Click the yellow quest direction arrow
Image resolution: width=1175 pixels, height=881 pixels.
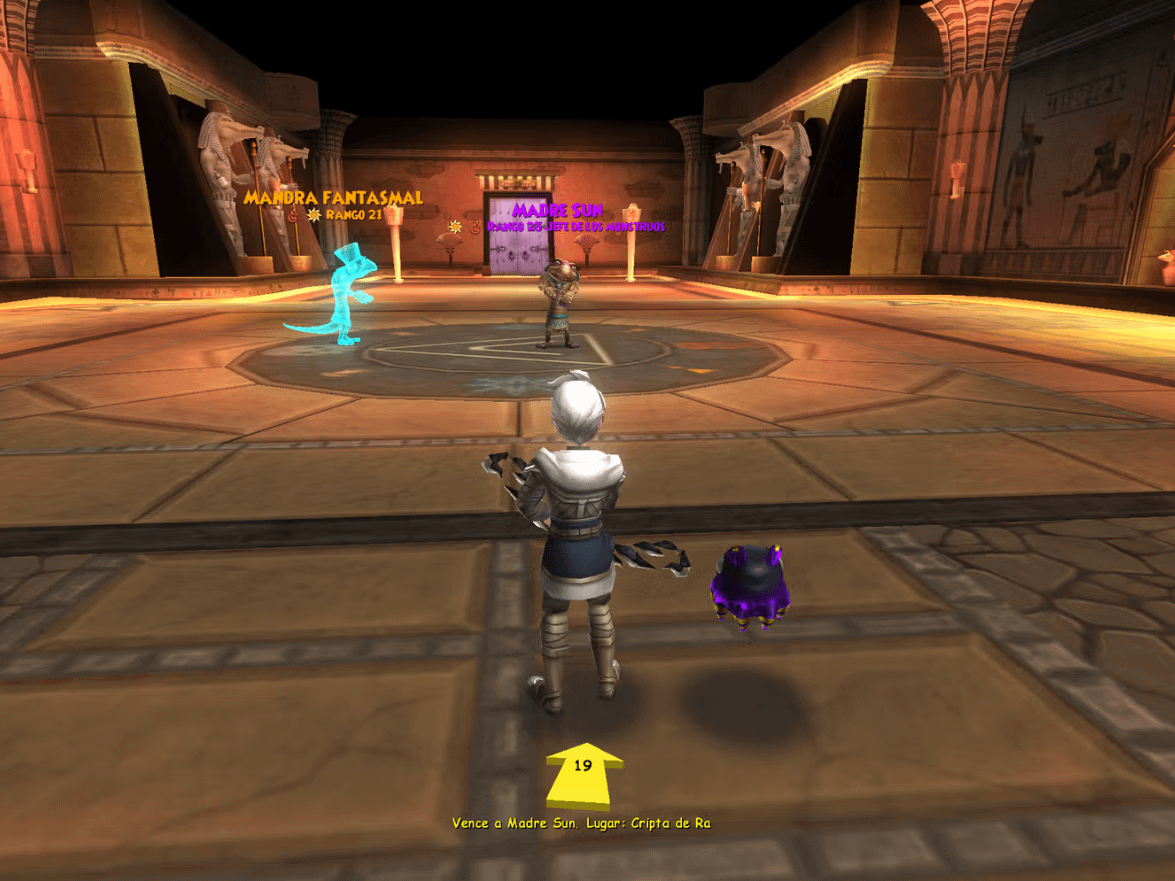pyautogui.click(x=584, y=774)
